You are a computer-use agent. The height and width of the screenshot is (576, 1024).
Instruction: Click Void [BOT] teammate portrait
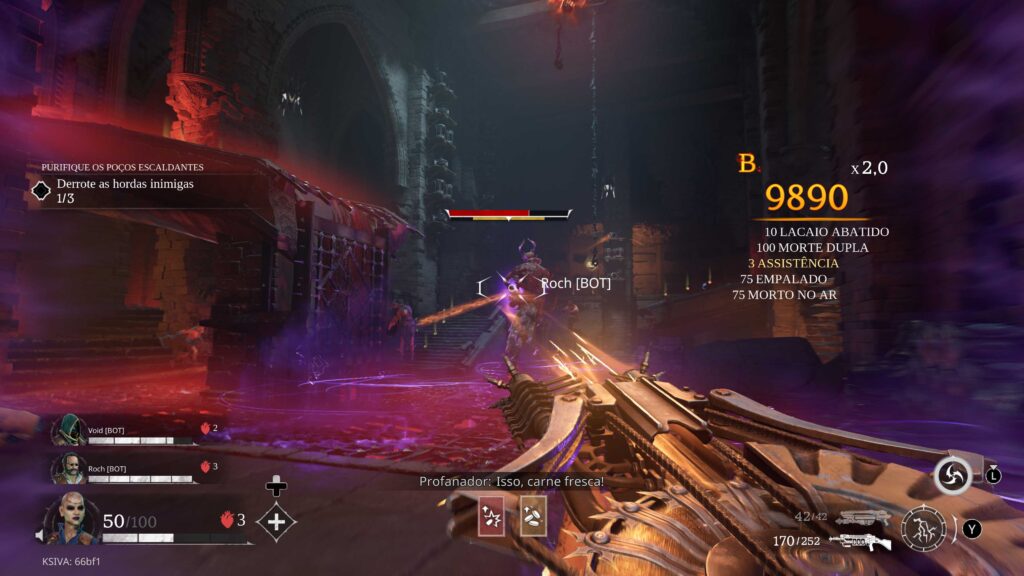pos(68,430)
